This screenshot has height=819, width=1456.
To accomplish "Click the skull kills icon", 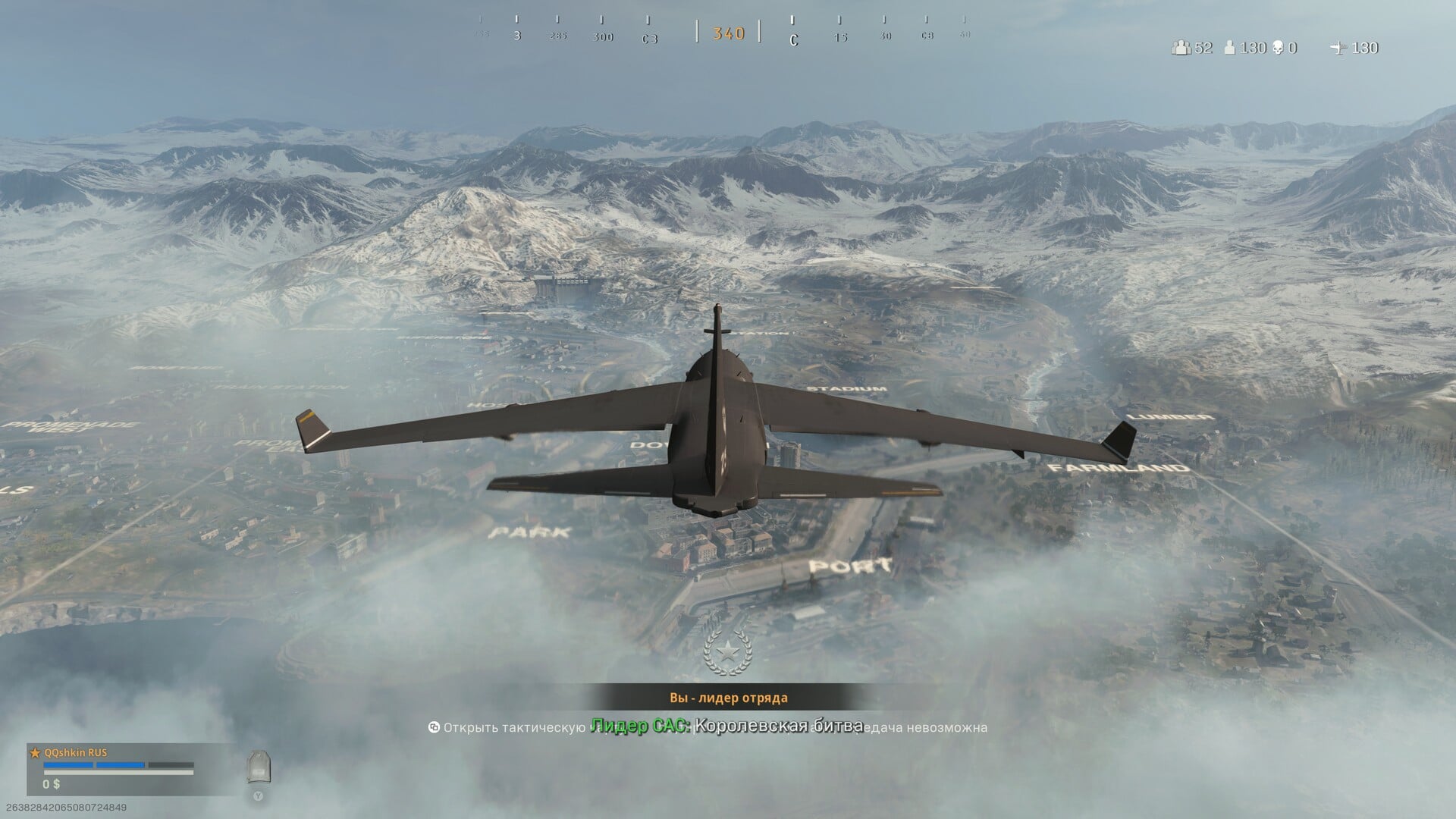I will point(1279,48).
